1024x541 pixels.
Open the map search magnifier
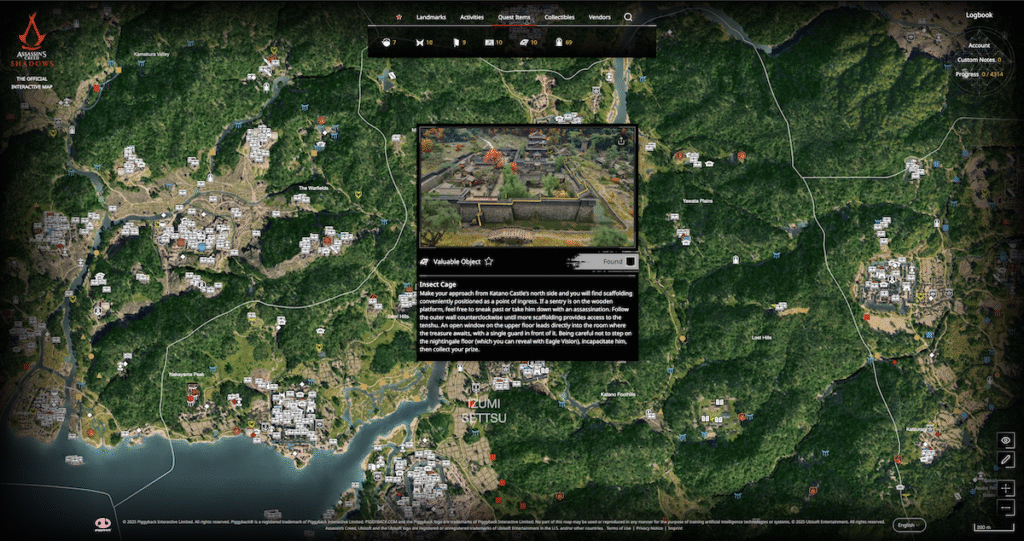tap(628, 17)
